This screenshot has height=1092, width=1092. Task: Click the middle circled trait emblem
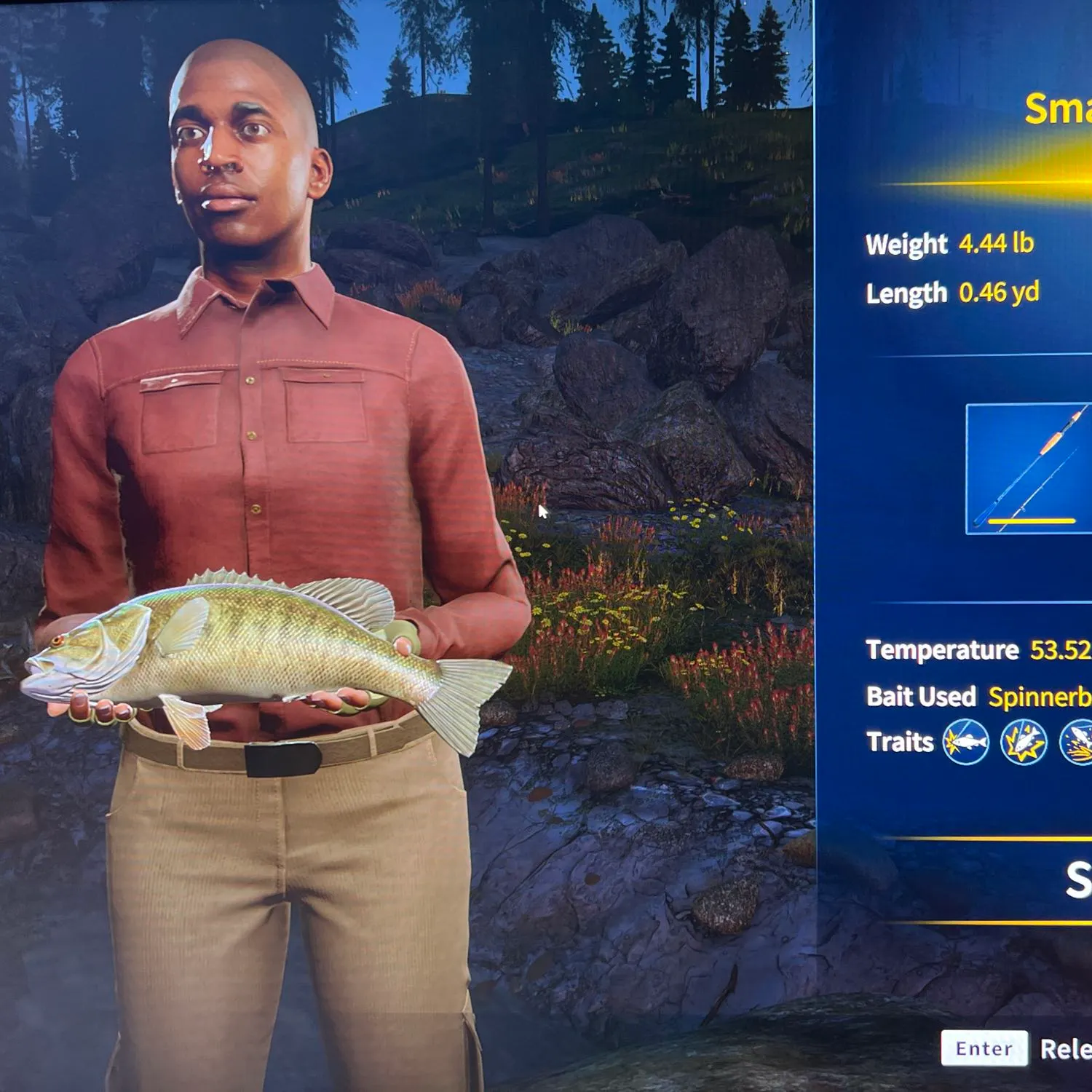click(x=1023, y=742)
